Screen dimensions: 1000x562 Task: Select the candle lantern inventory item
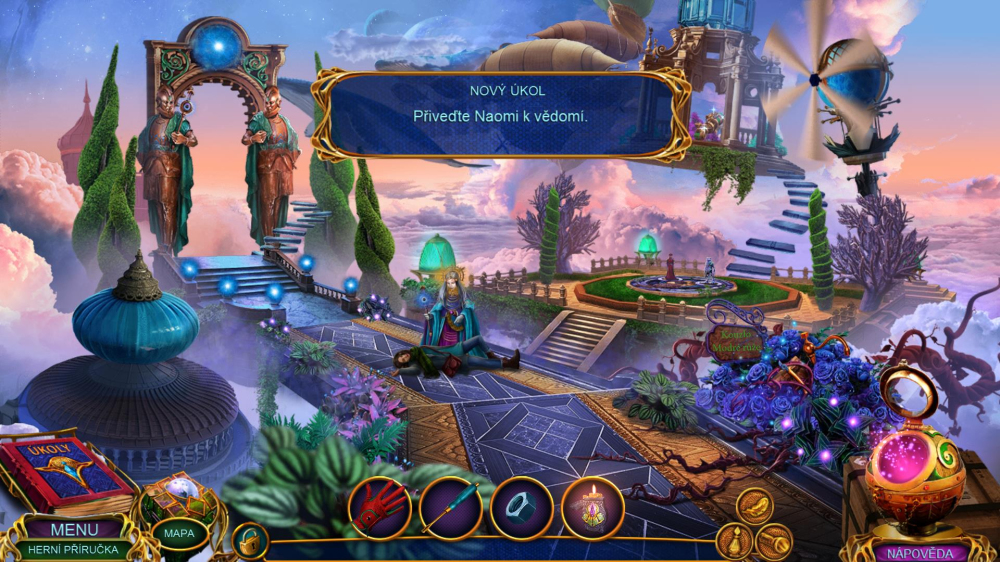click(592, 508)
